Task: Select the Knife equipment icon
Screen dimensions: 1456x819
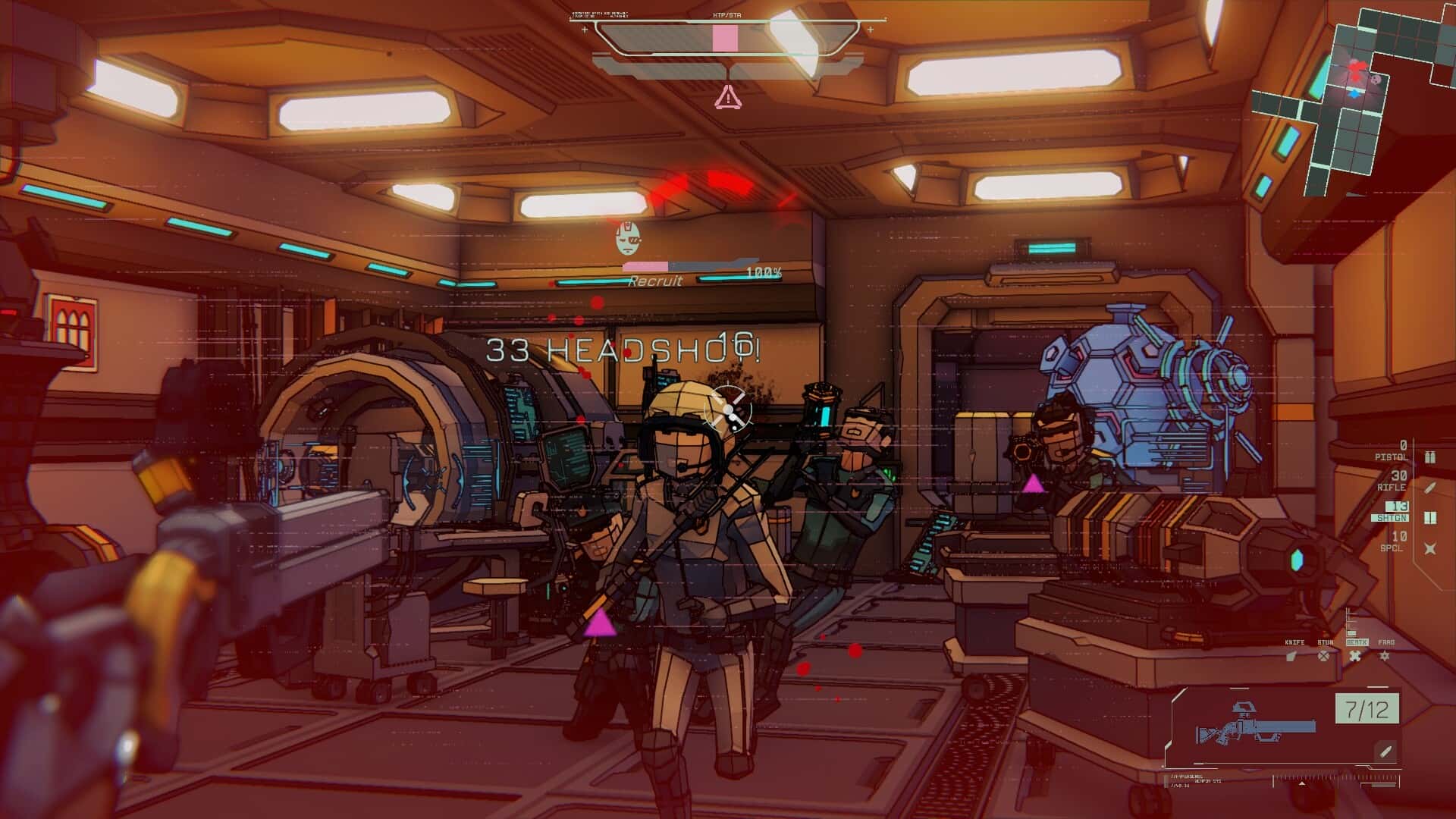Action: (x=1292, y=656)
